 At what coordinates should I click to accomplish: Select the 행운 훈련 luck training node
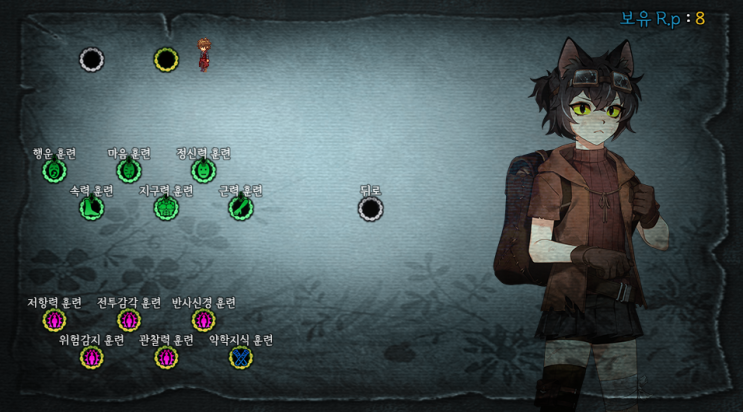[54, 171]
